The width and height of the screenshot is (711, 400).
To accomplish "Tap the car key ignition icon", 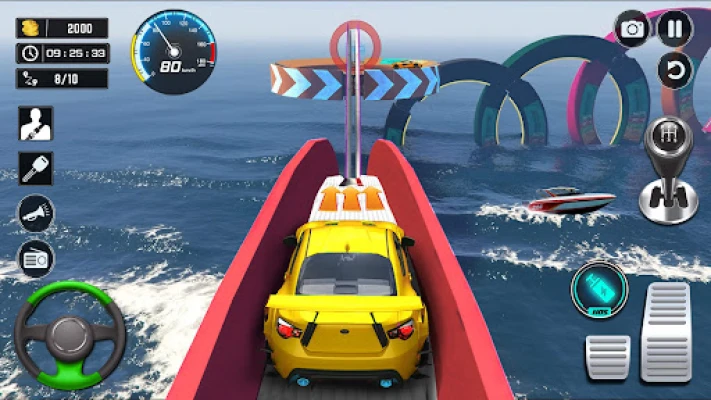I will point(36,168).
